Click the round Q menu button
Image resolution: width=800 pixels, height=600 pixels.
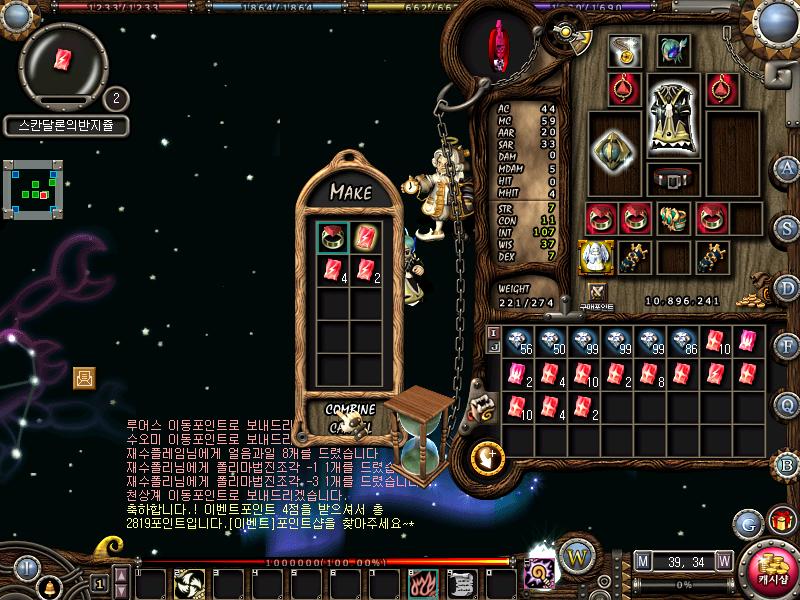(788, 405)
